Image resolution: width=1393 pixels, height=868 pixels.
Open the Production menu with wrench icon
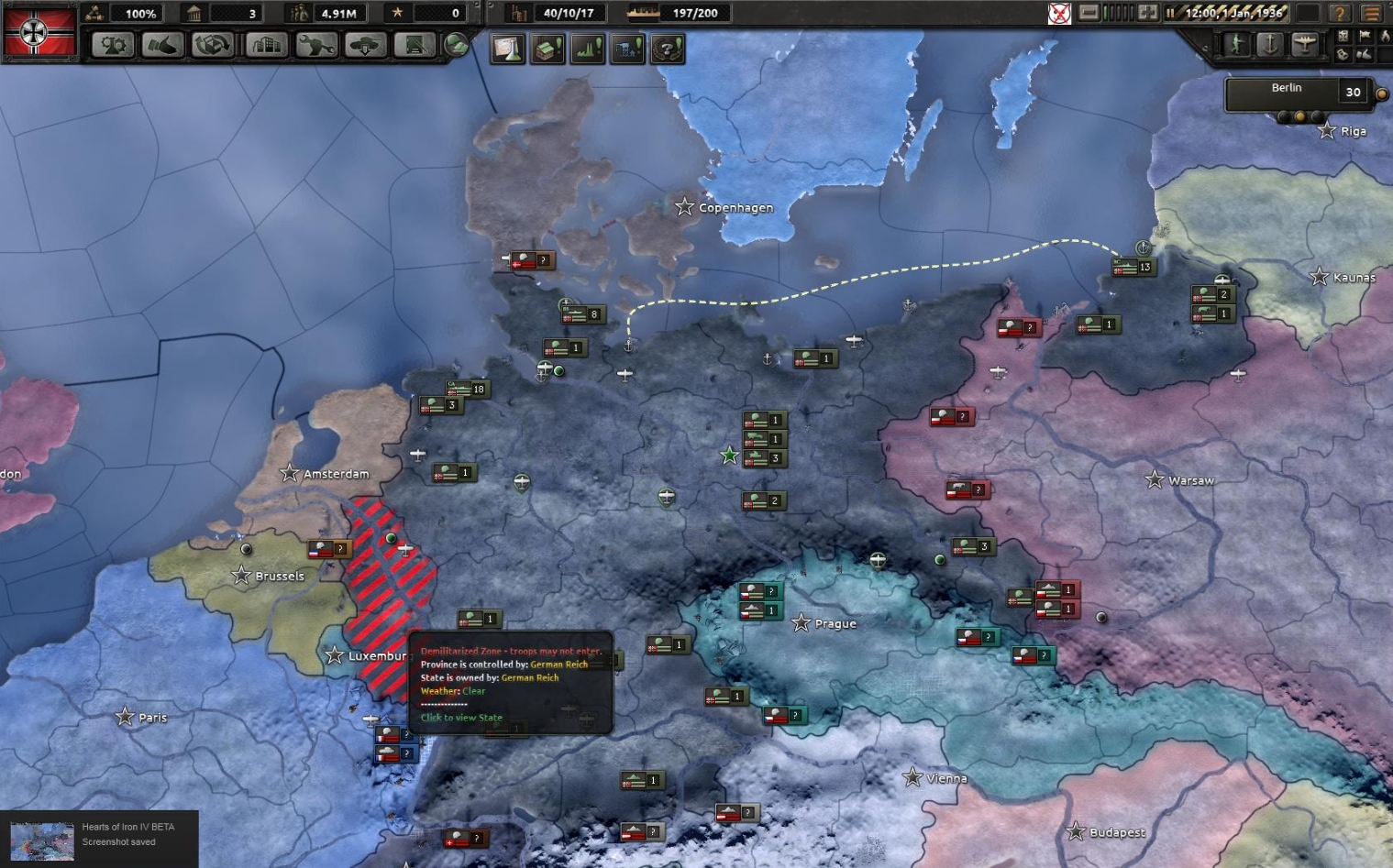316,46
